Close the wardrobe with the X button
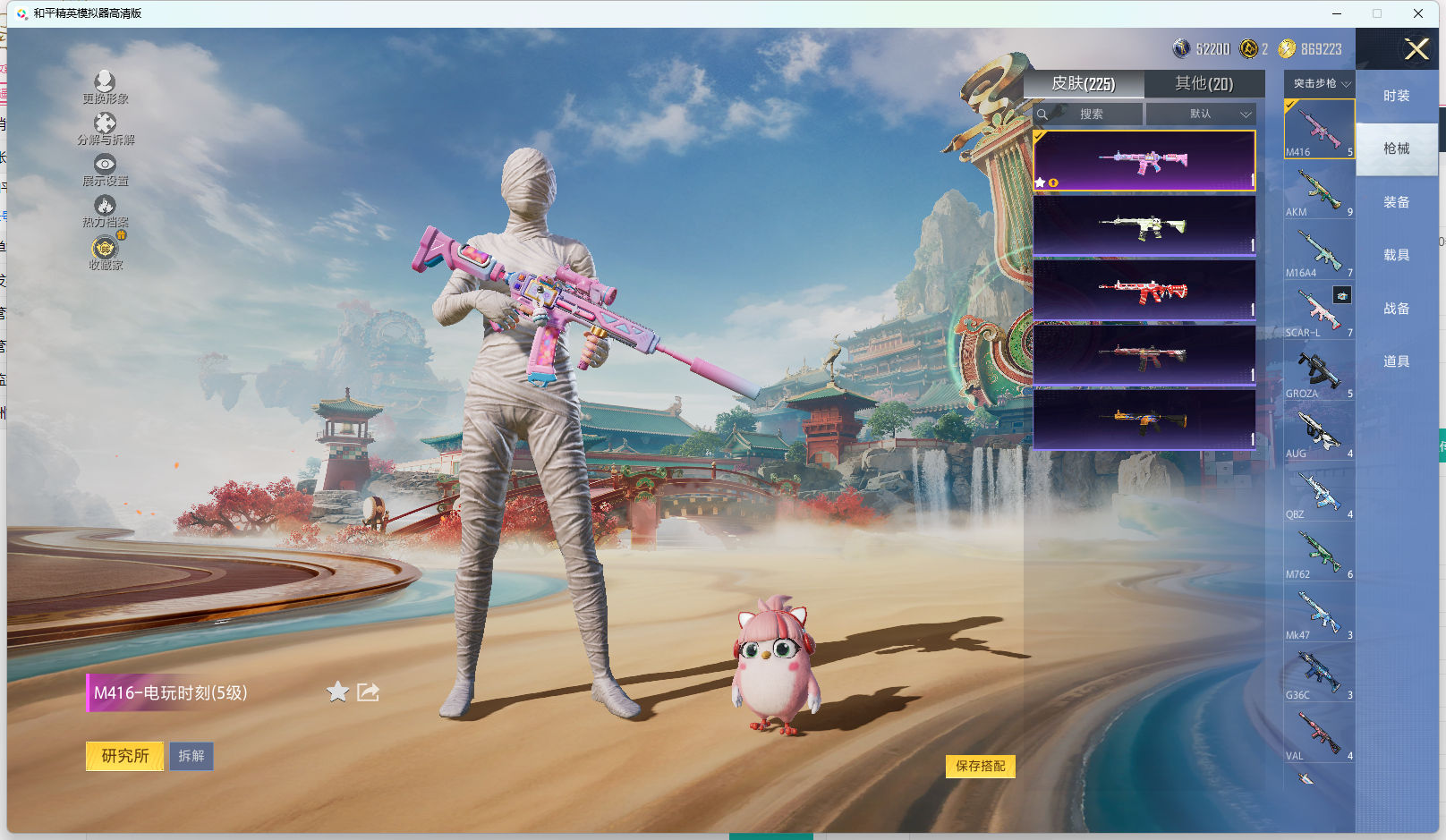Image resolution: width=1446 pixels, height=840 pixels. pyautogui.click(x=1416, y=49)
